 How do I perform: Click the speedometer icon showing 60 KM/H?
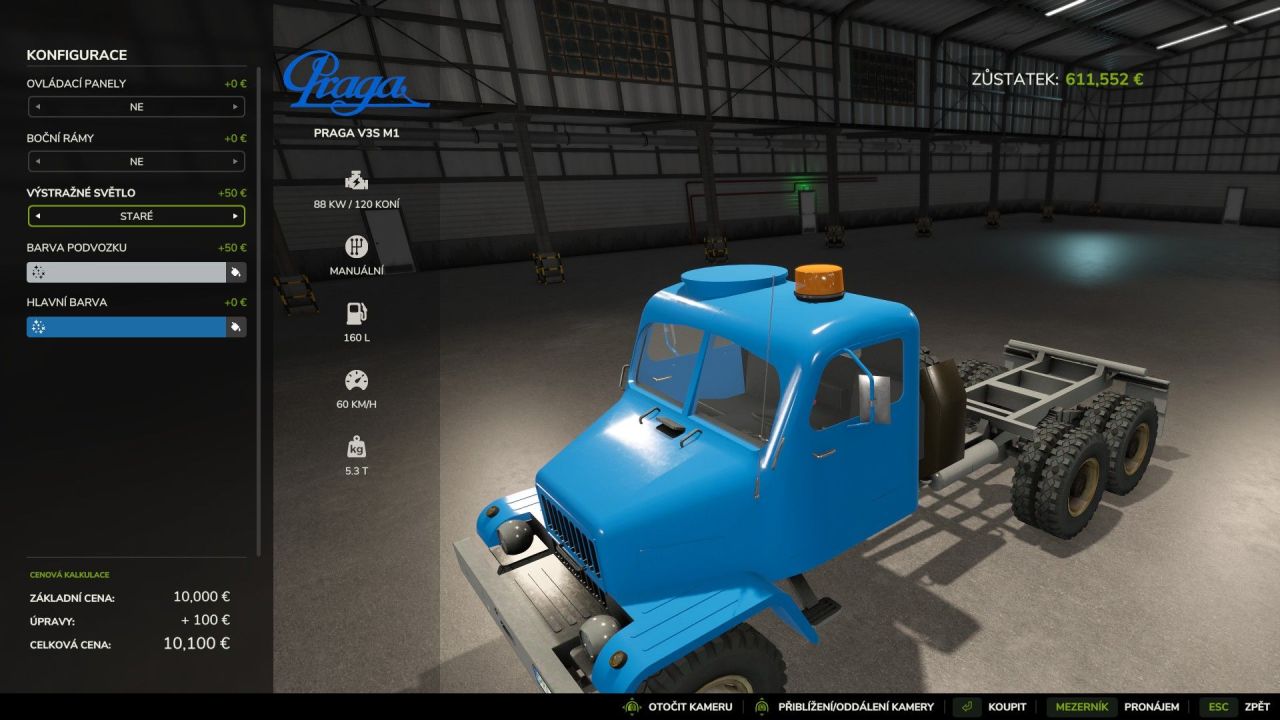355,378
